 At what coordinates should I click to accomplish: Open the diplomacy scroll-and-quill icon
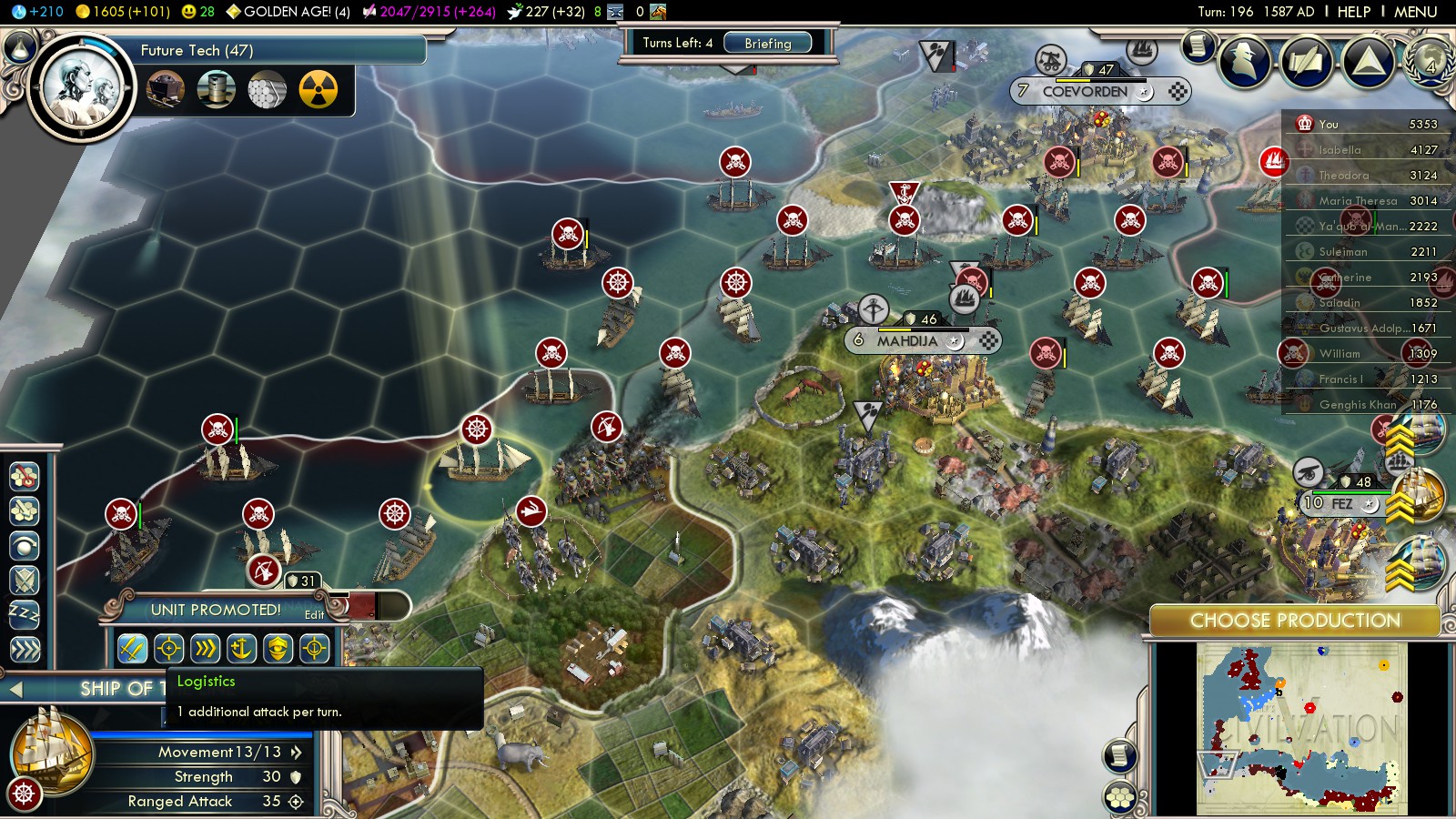(x=1306, y=62)
